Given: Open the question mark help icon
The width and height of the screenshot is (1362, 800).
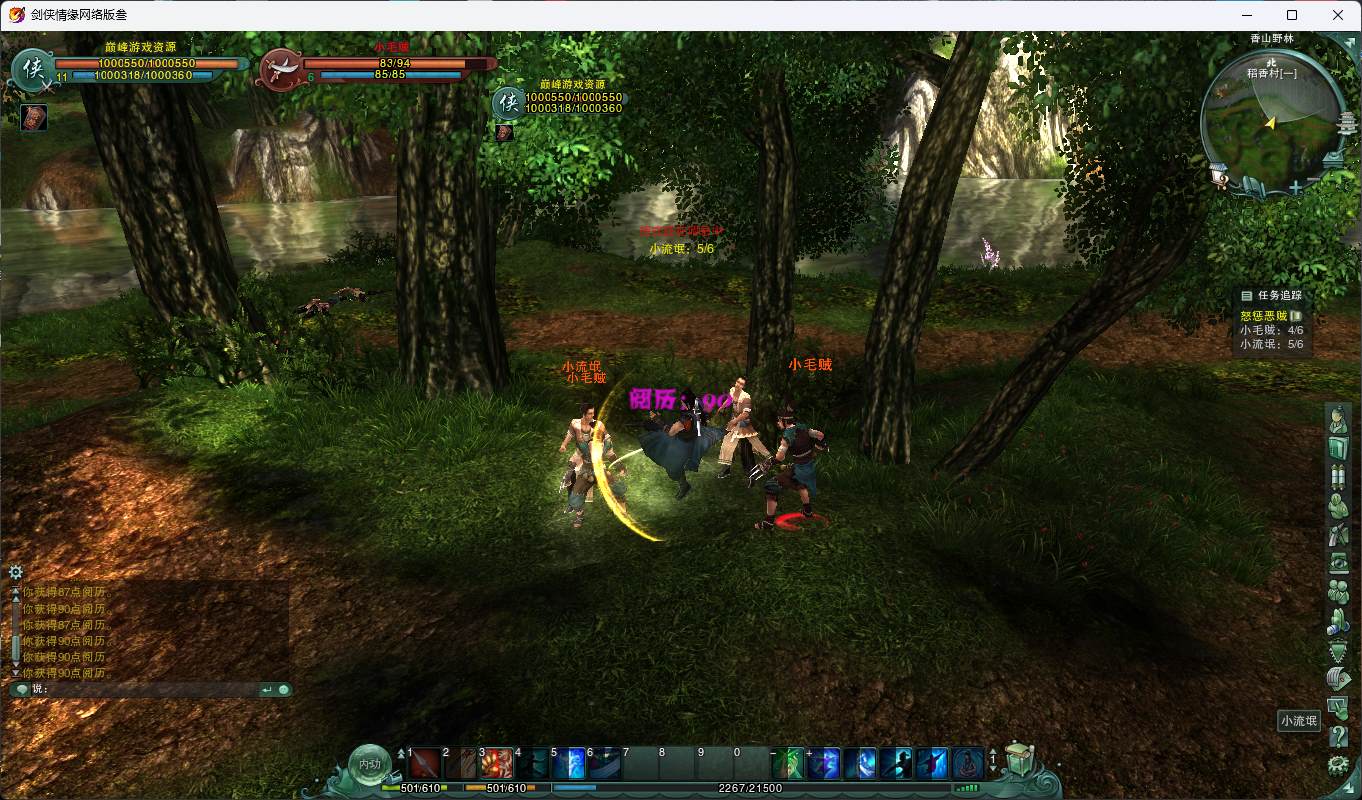Looking at the screenshot, I should (x=1338, y=738).
